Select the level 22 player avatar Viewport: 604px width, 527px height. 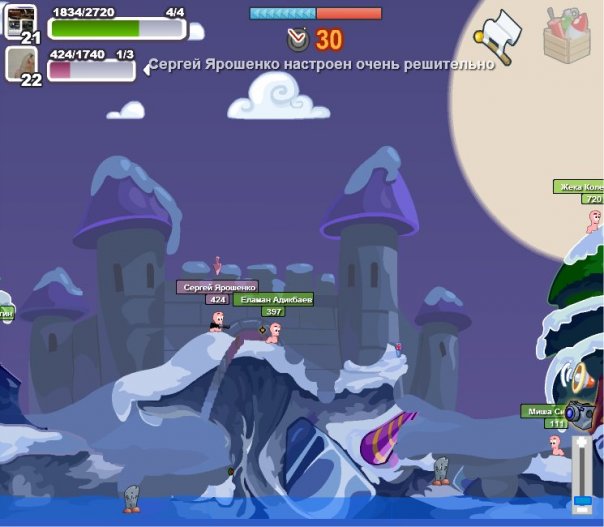click(x=21, y=64)
